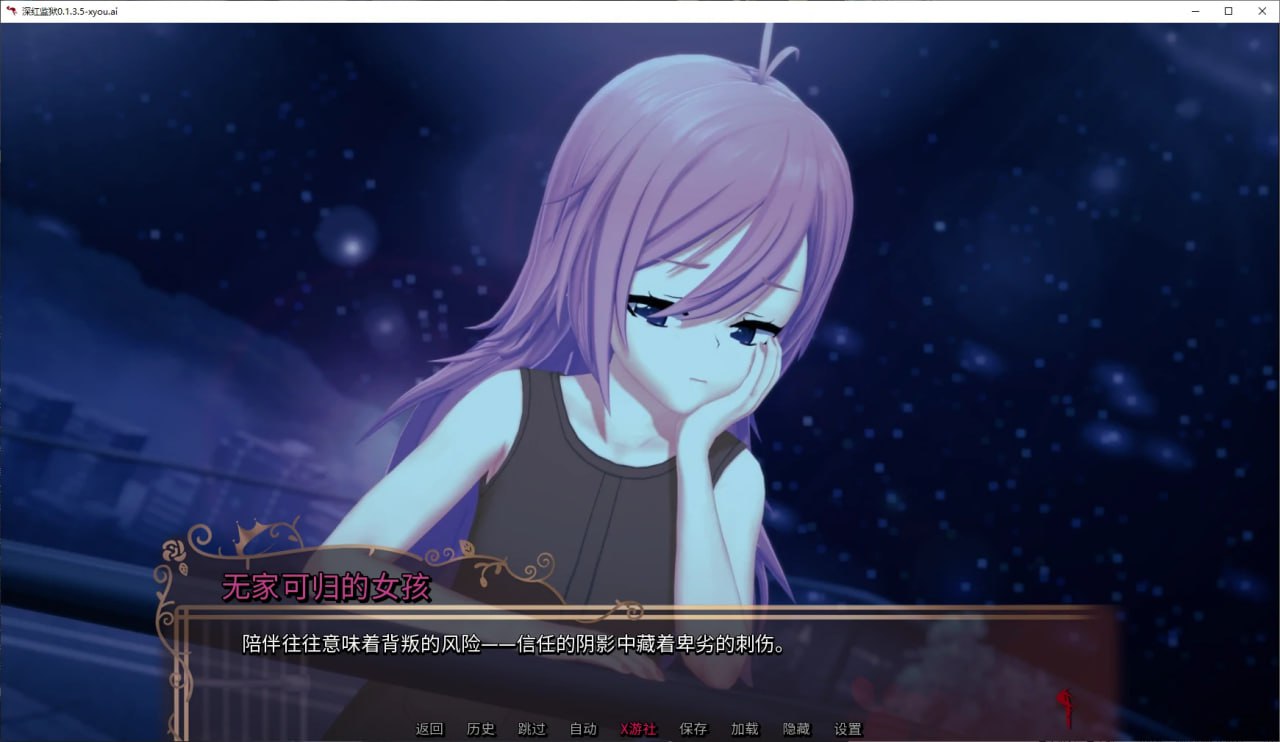Maximize the game window
This screenshot has height=742, width=1280.
[1229, 11]
